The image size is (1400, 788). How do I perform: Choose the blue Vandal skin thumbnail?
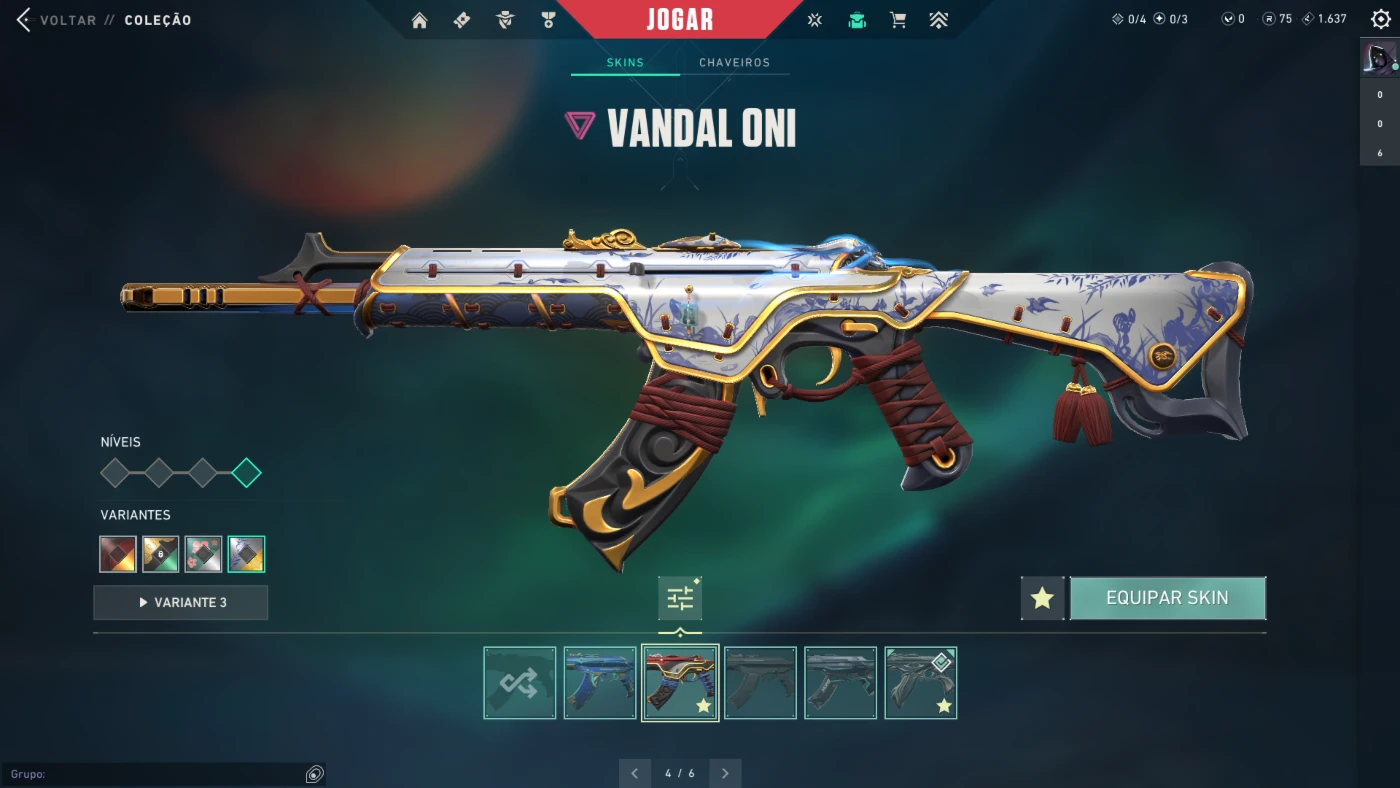tap(600, 683)
